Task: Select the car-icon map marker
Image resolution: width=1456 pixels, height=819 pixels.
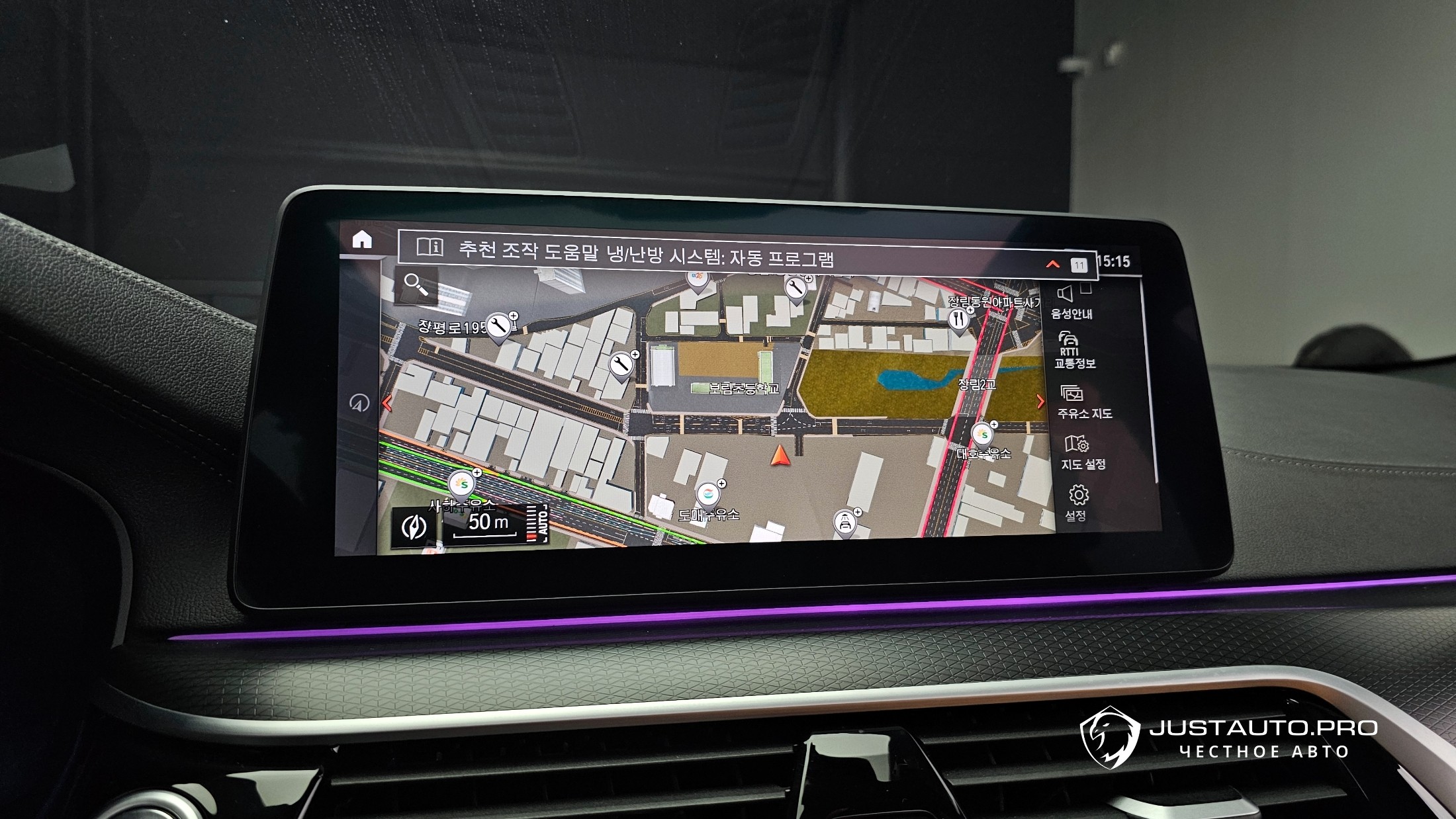Action: 845,523
